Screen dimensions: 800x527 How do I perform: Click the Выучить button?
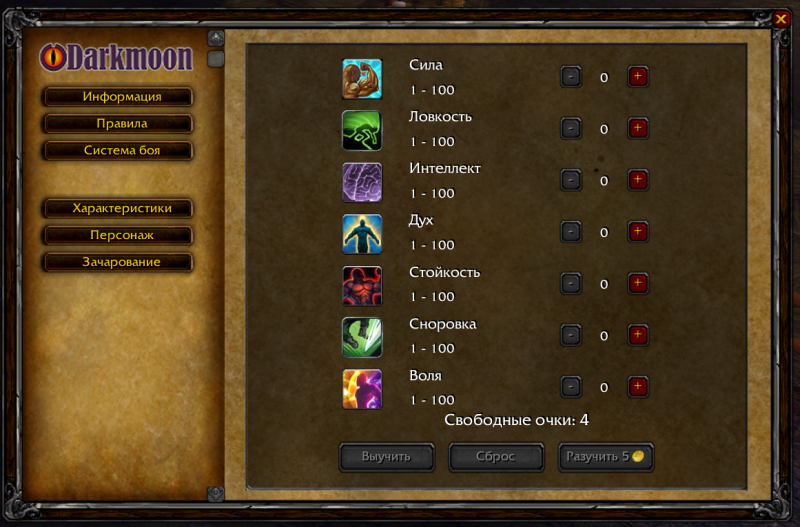[x=387, y=457]
